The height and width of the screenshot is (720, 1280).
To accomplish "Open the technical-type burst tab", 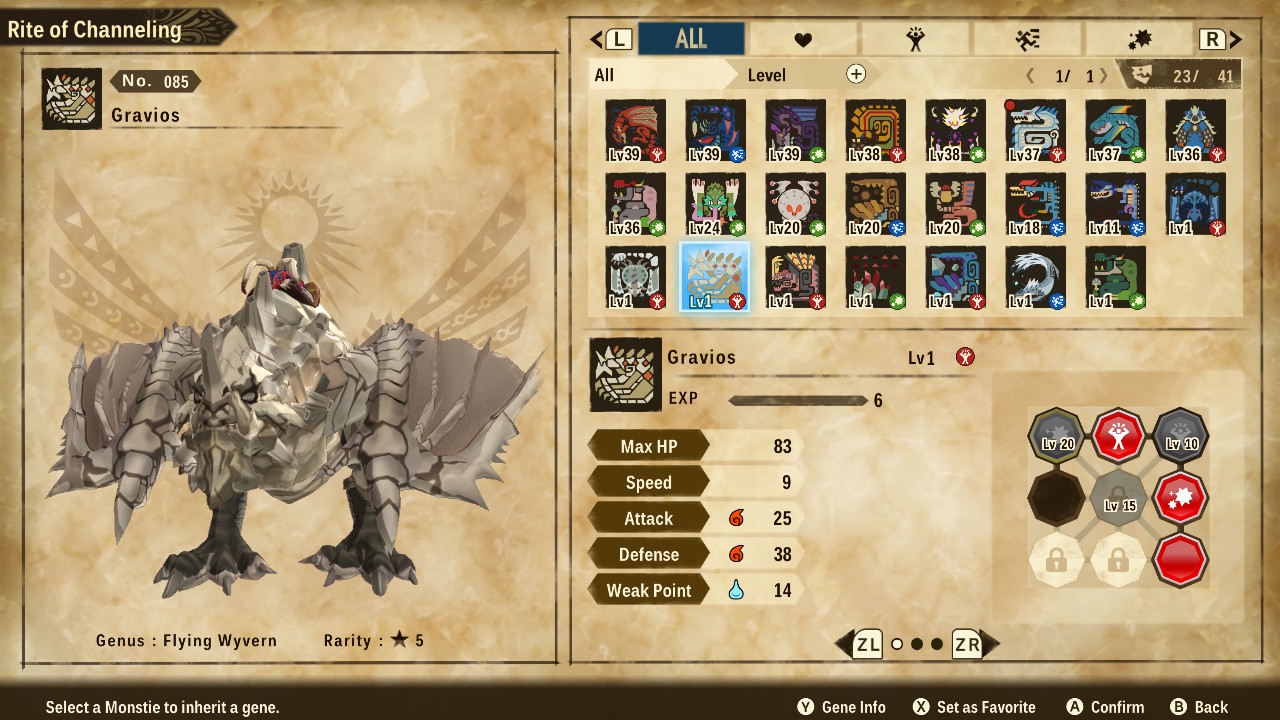I will coord(1139,40).
